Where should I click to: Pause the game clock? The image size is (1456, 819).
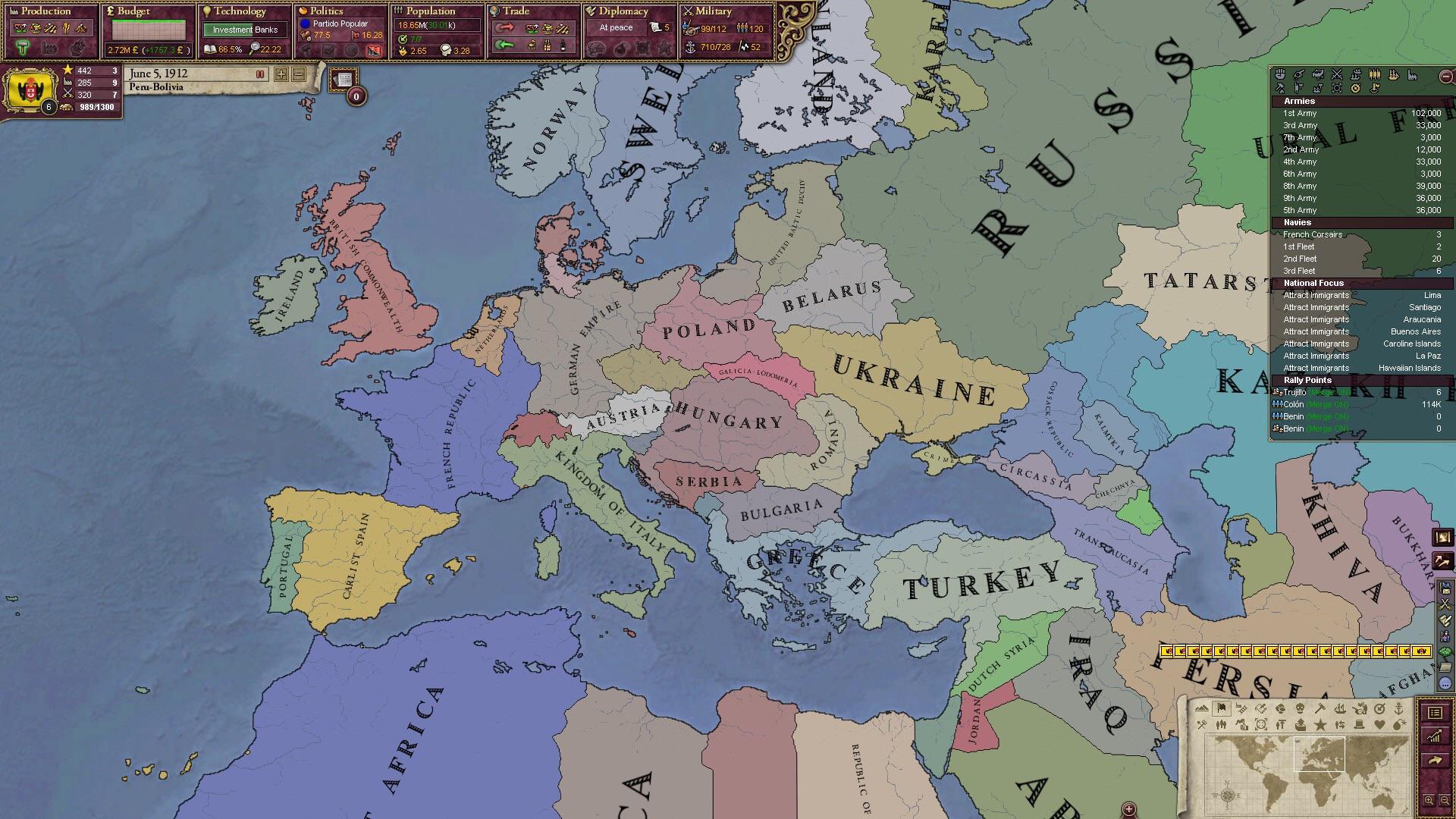[x=260, y=74]
